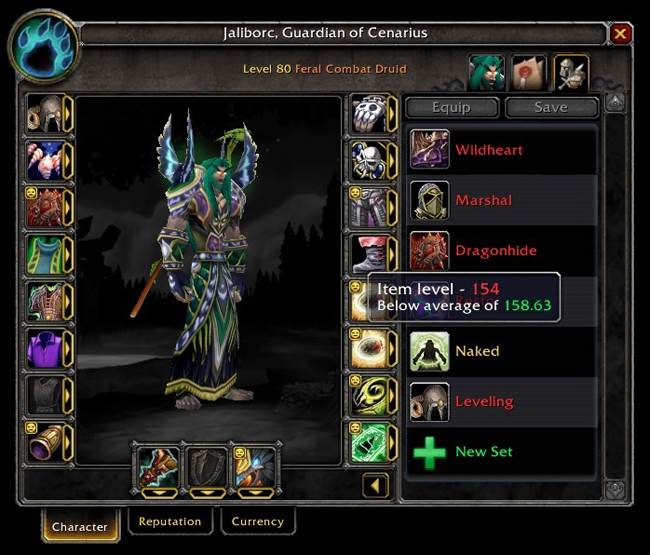Click the Save button
The width and height of the screenshot is (650, 555).
pyautogui.click(x=551, y=107)
